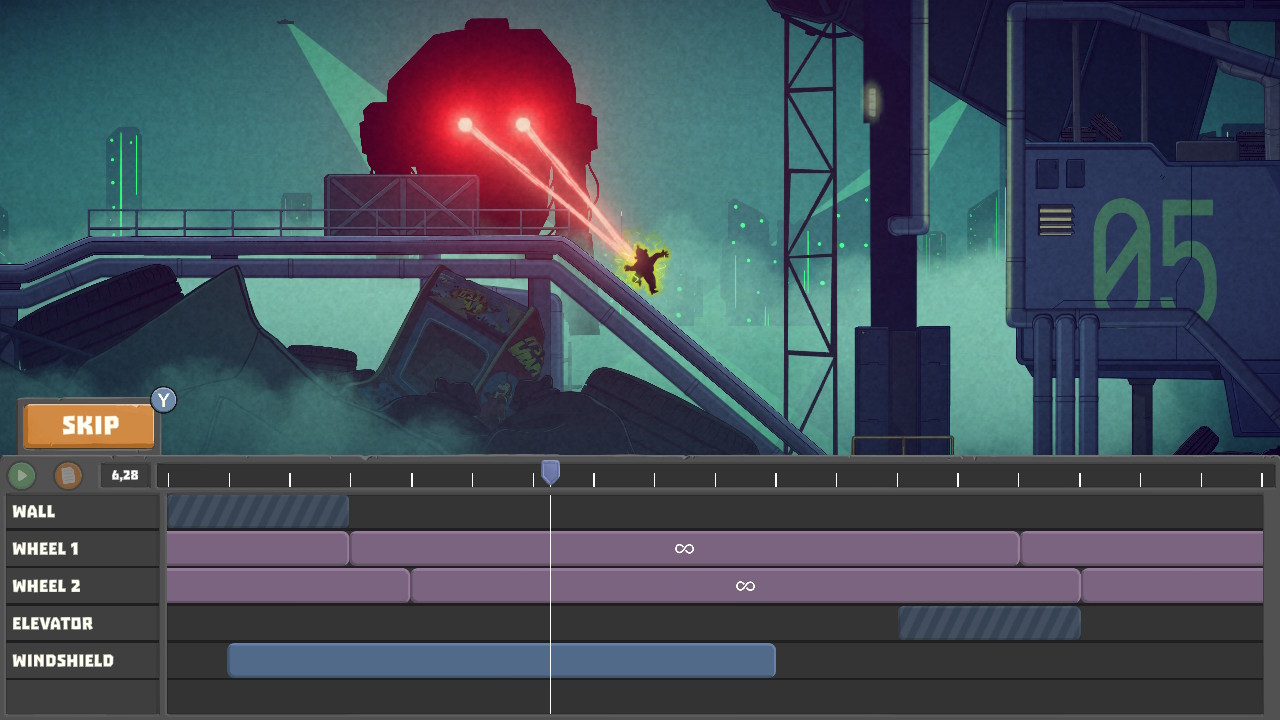This screenshot has height=720, width=1280.
Task: Select the WALL track label
Action: click(80, 511)
